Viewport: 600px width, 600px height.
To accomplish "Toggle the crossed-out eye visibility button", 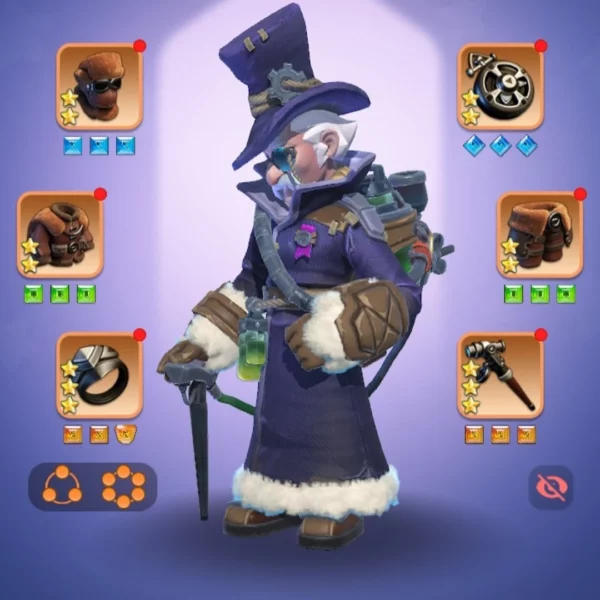I will (x=550, y=486).
